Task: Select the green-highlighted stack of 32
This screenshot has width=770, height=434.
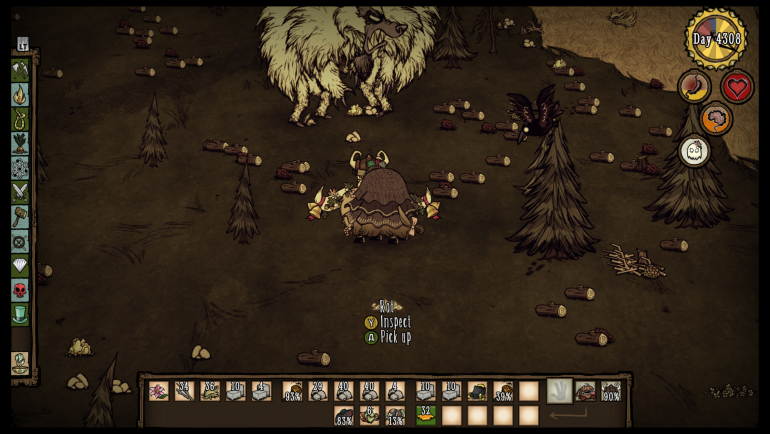Action: coord(426,415)
